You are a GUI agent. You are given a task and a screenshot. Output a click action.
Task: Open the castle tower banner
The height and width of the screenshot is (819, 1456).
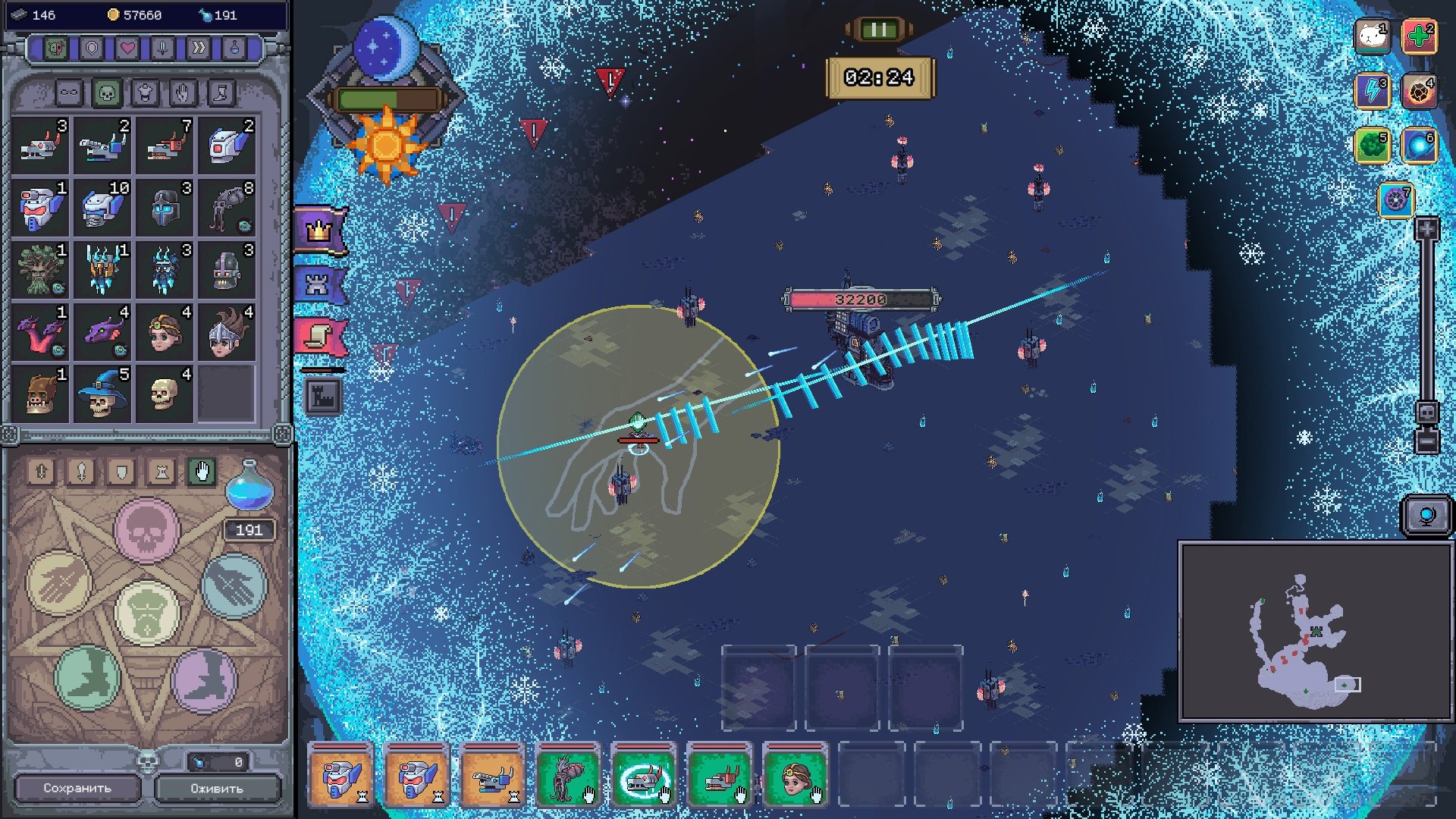(318, 284)
